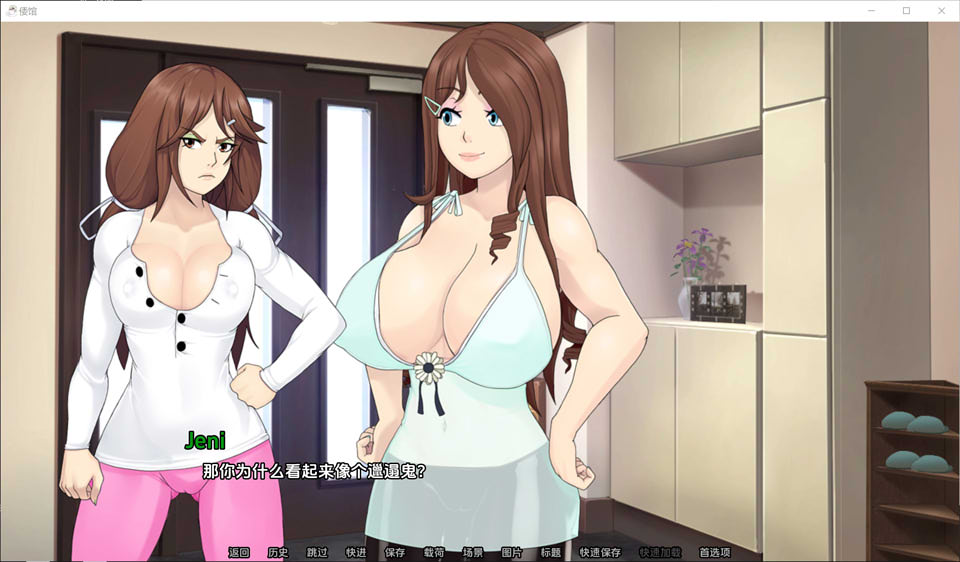Close the game window
This screenshot has height=562, width=960.
tap(940, 10)
